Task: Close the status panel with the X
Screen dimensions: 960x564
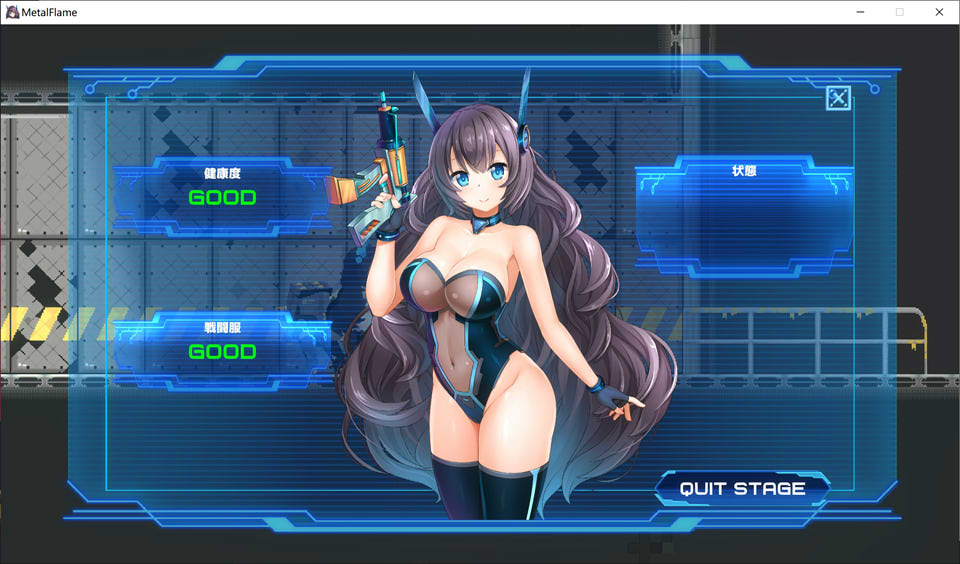Action: click(838, 98)
